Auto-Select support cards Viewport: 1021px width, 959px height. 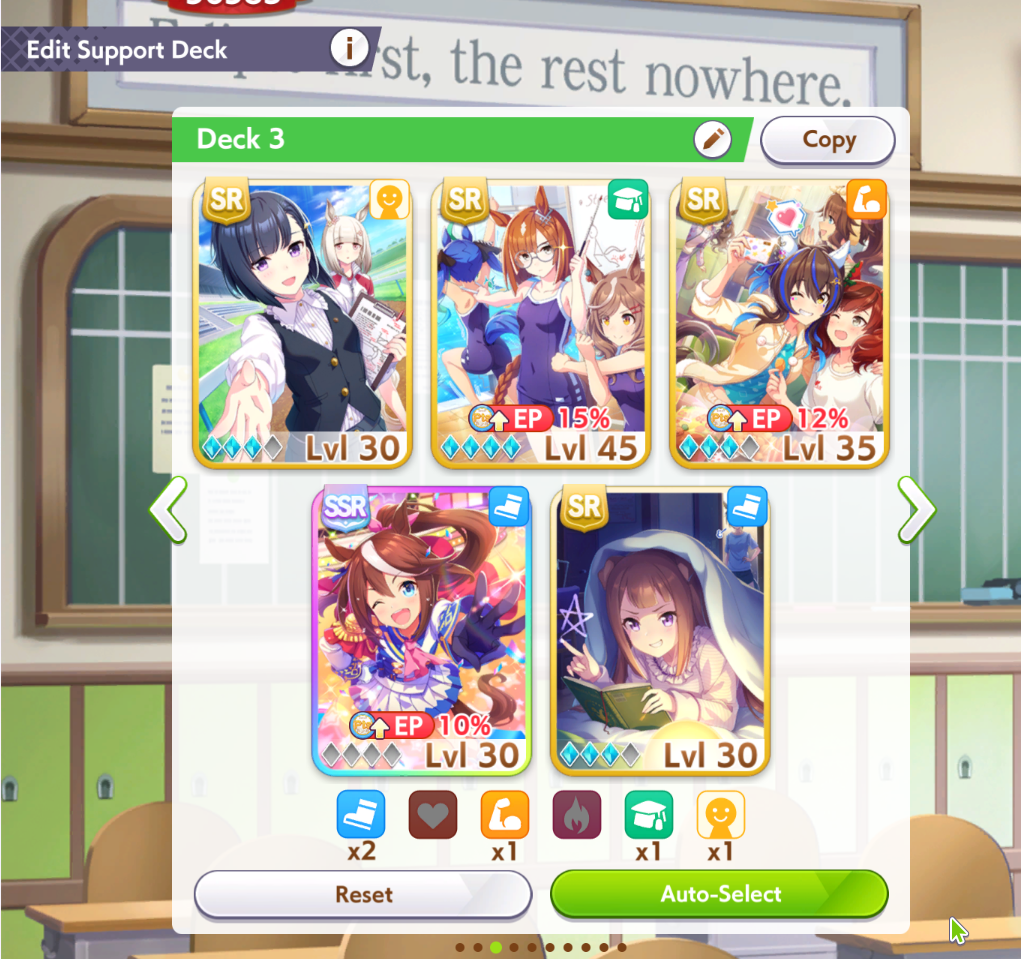719,894
